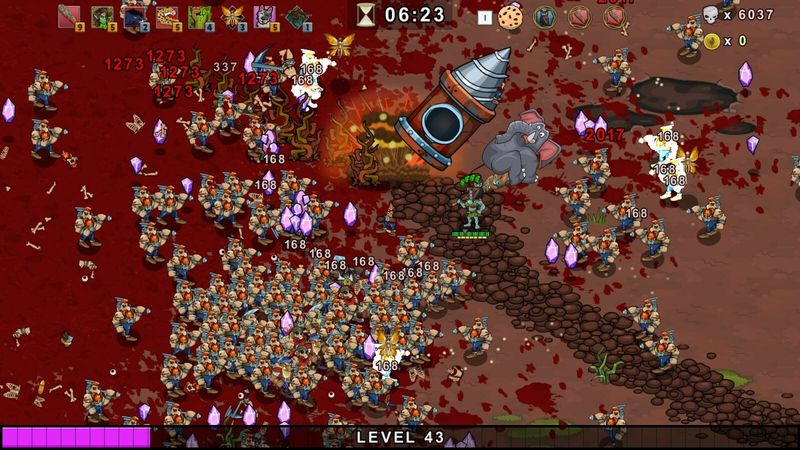Select the spiked club weapon icon
The width and height of the screenshot is (800, 450).
click(69, 15)
